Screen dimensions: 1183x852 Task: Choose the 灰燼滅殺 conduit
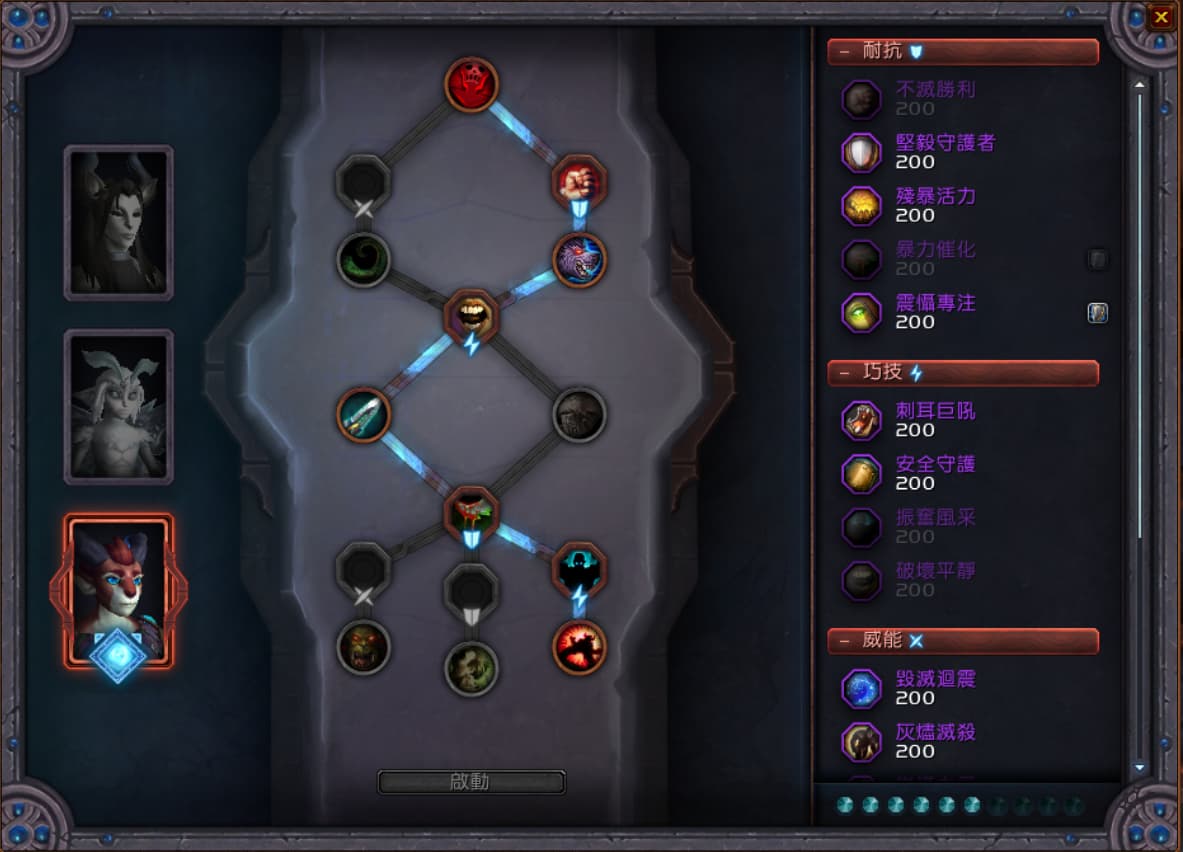coord(861,741)
